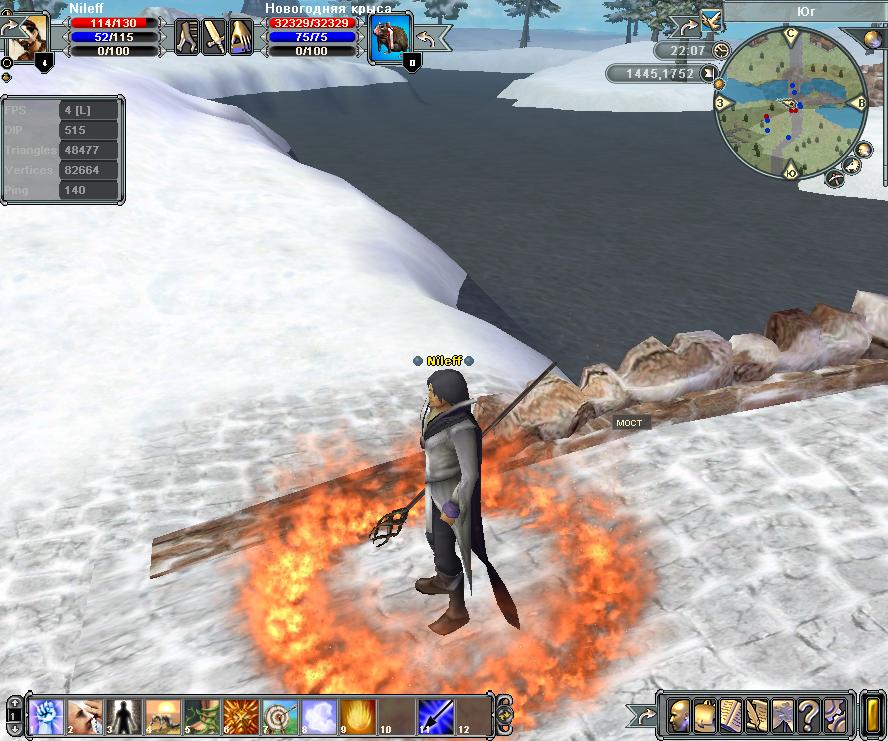Click the flag icon beside the coordinates
This screenshot has height=741, width=888.
[x=709, y=73]
